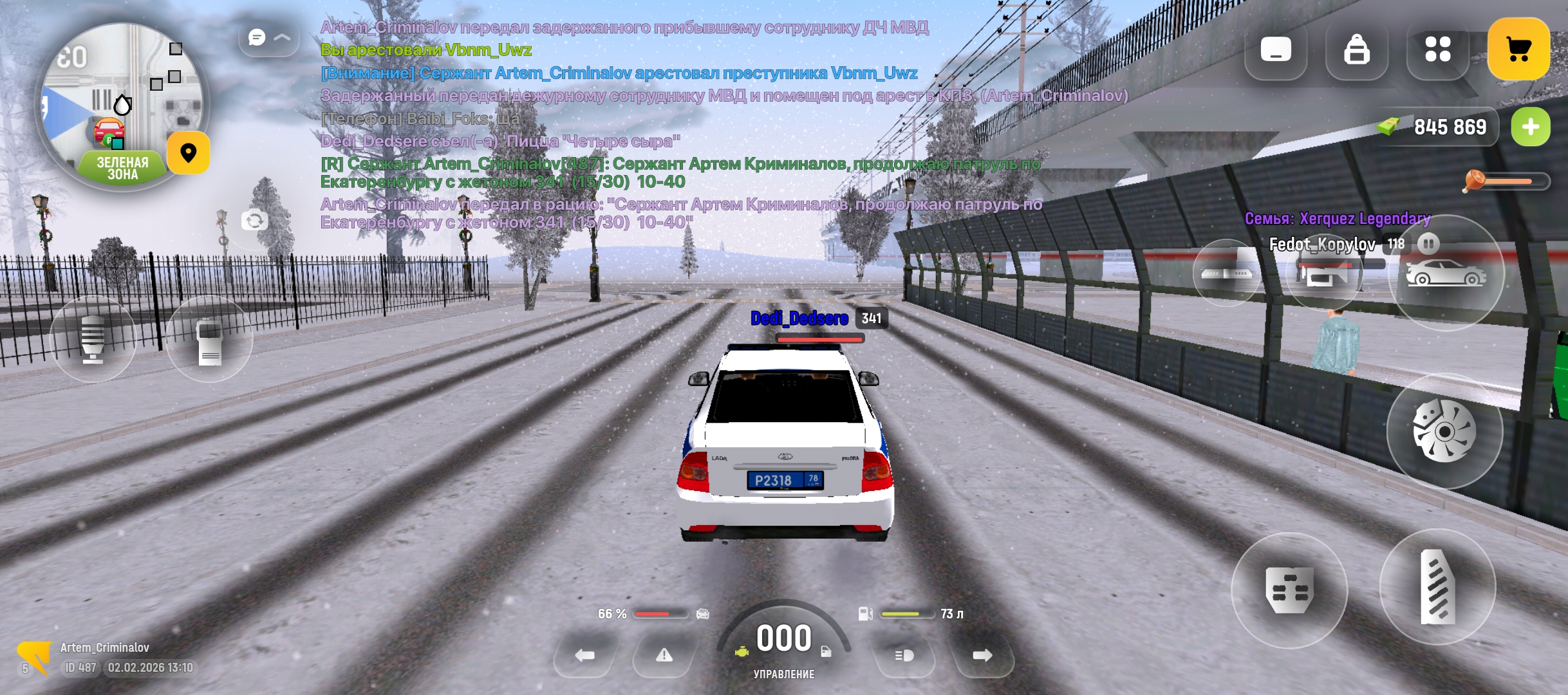Turn on the hazard warning lights

[664, 655]
